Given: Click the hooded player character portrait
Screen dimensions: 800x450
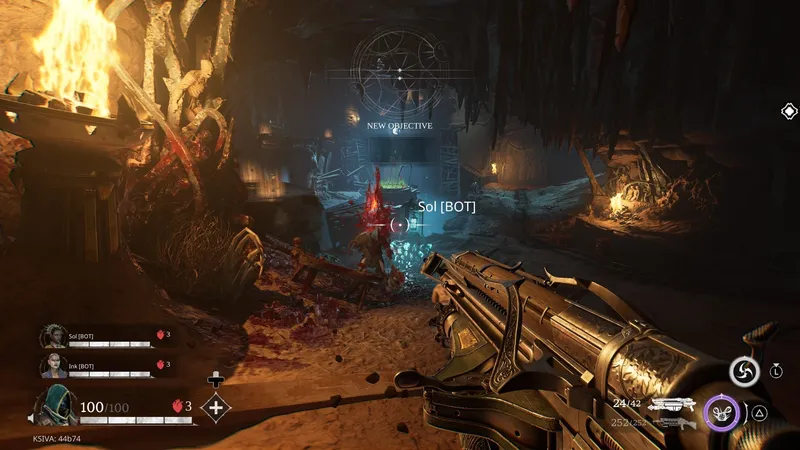Looking at the screenshot, I should click(x=55, y=406).
